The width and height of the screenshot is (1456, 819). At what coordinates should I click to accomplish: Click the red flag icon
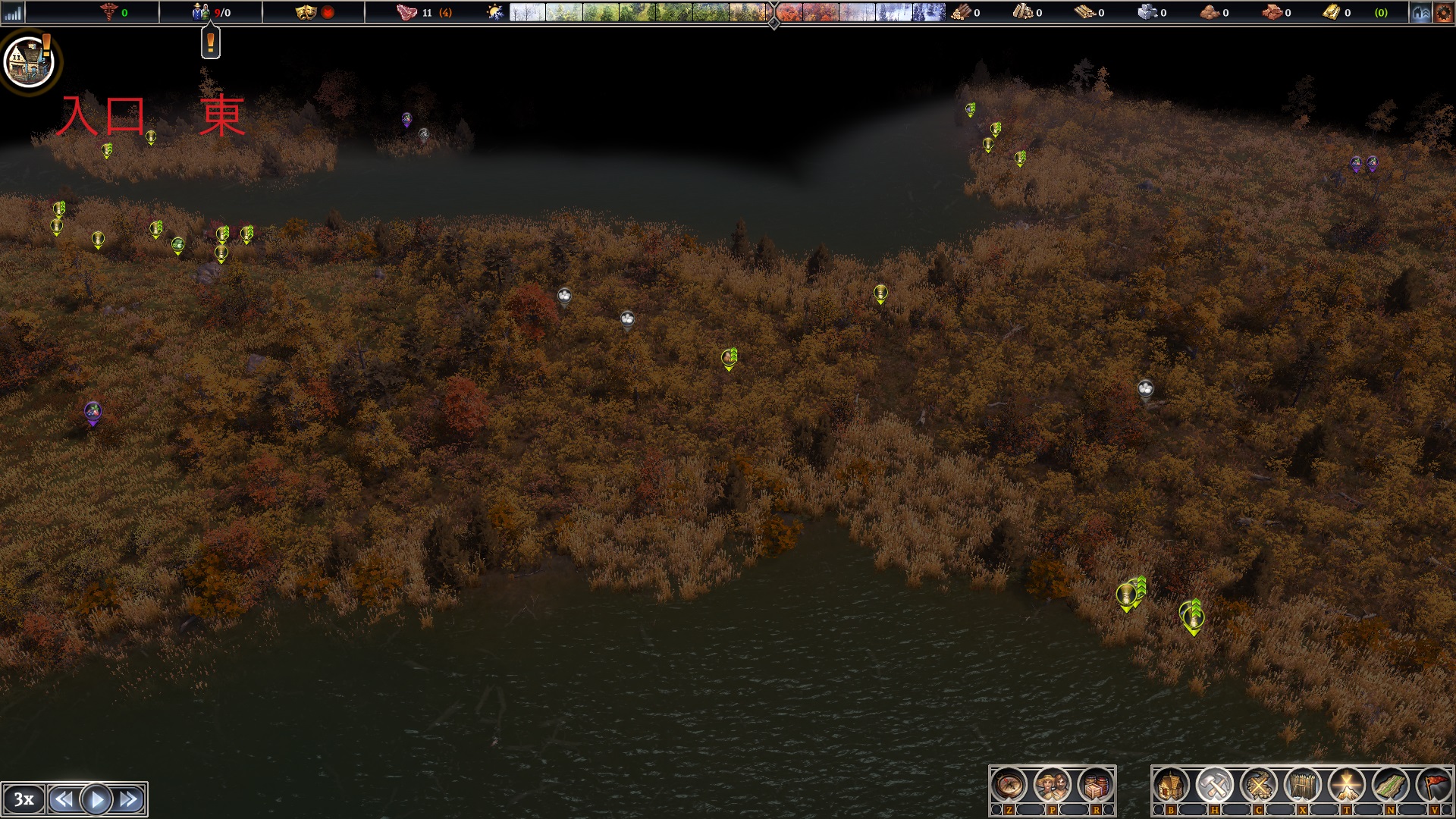[1433, 786]
